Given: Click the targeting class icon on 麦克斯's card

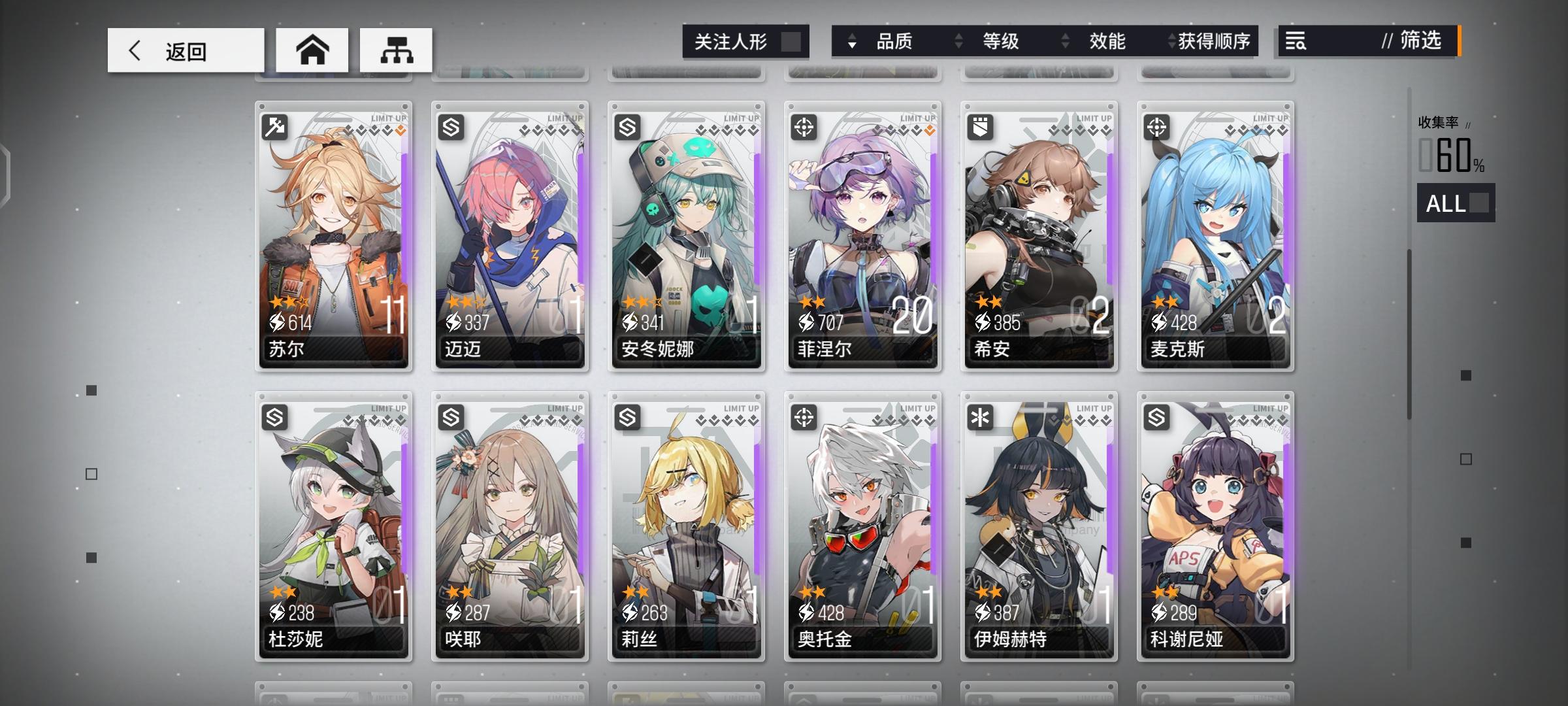Looking at the screenshot, I should point(1158,127).
